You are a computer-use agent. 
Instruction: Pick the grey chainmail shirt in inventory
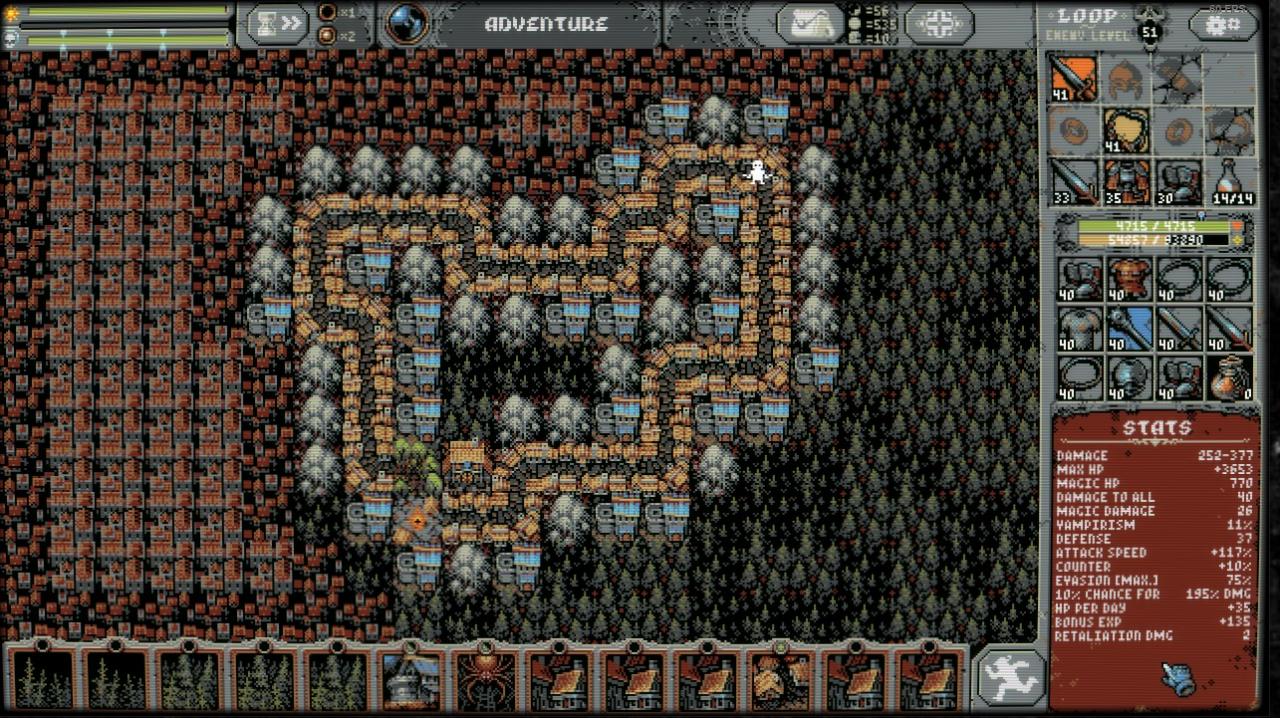1078,328
